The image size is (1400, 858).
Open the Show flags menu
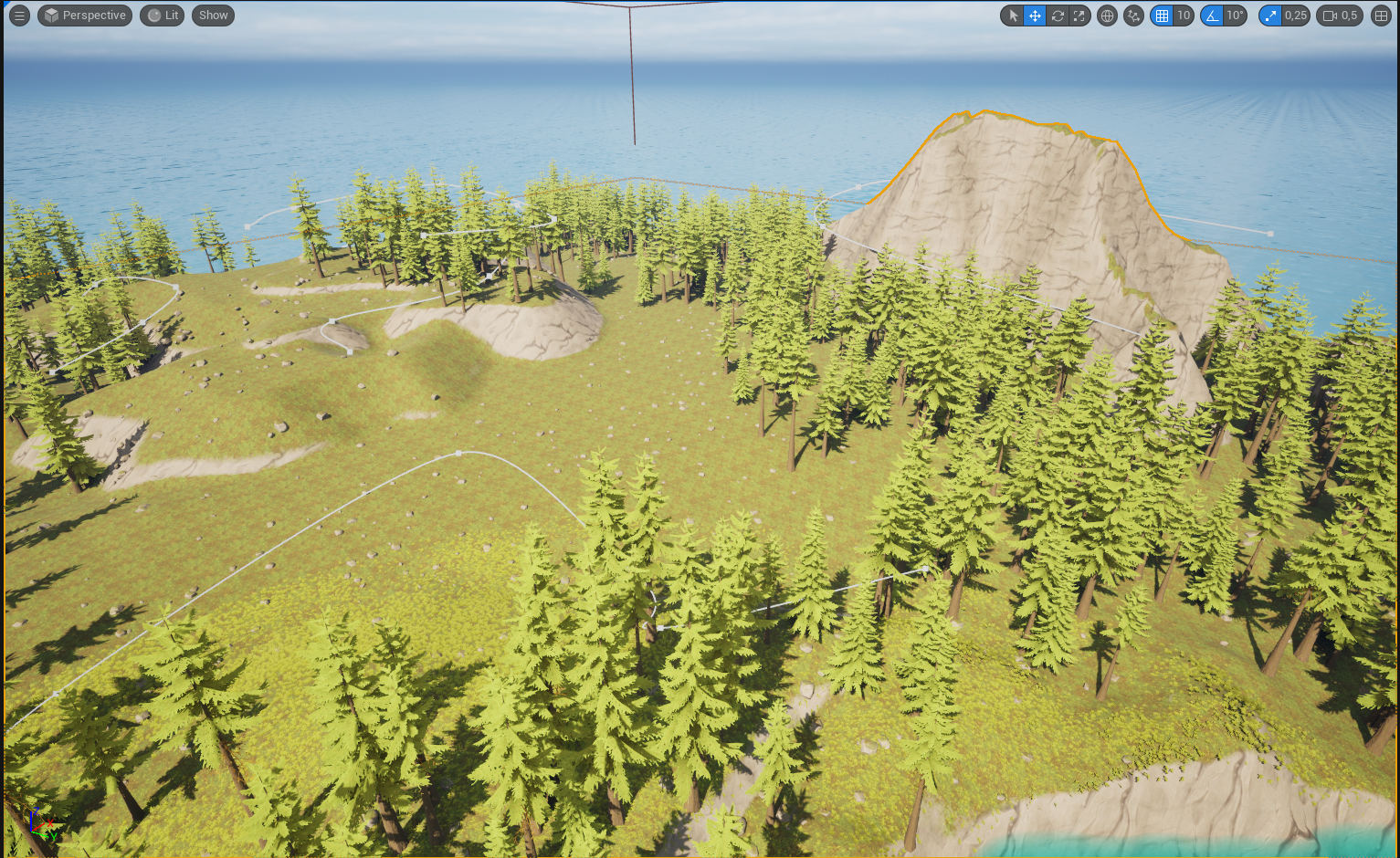point(213,16)
